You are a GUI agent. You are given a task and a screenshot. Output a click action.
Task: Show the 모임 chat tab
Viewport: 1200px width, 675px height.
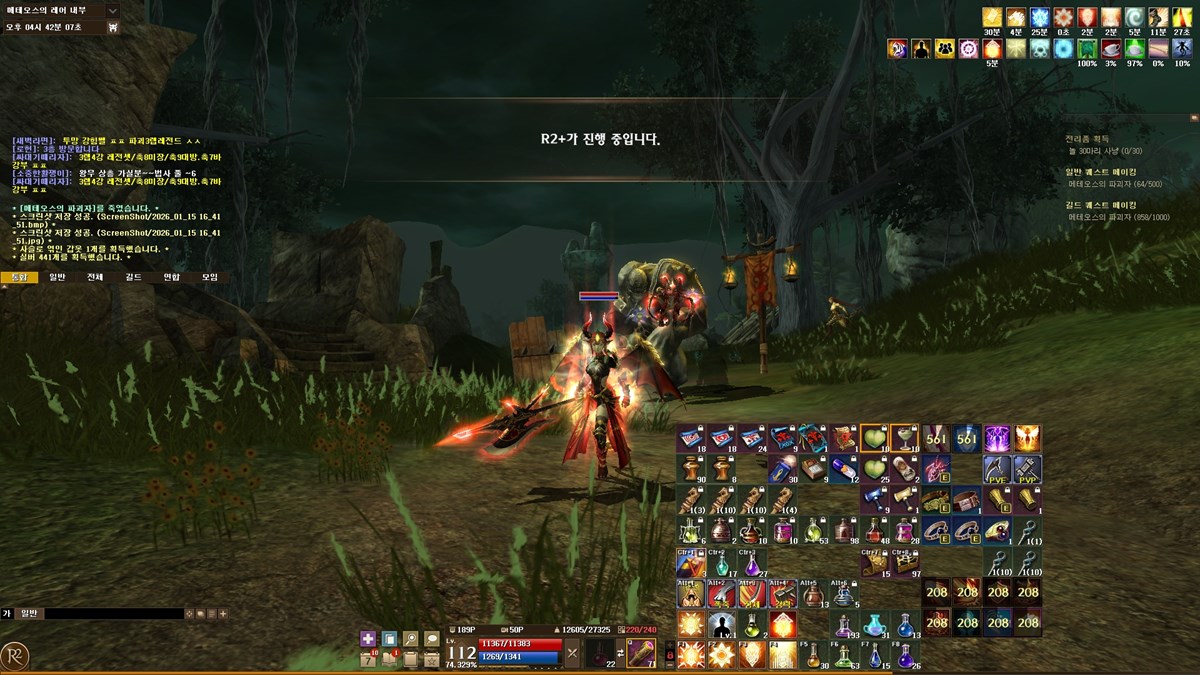[209, 277]
